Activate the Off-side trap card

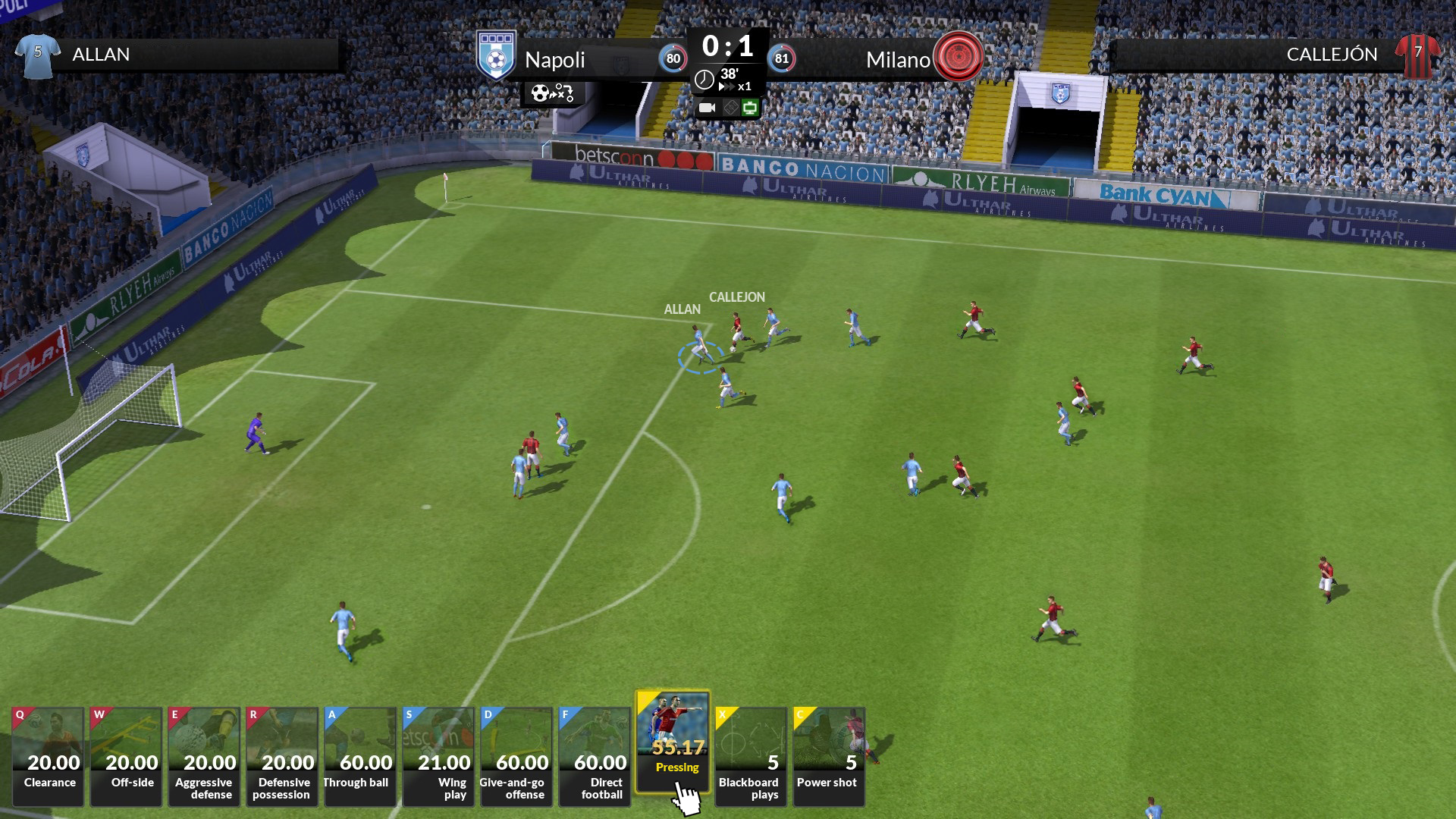[x=125, y=755]
